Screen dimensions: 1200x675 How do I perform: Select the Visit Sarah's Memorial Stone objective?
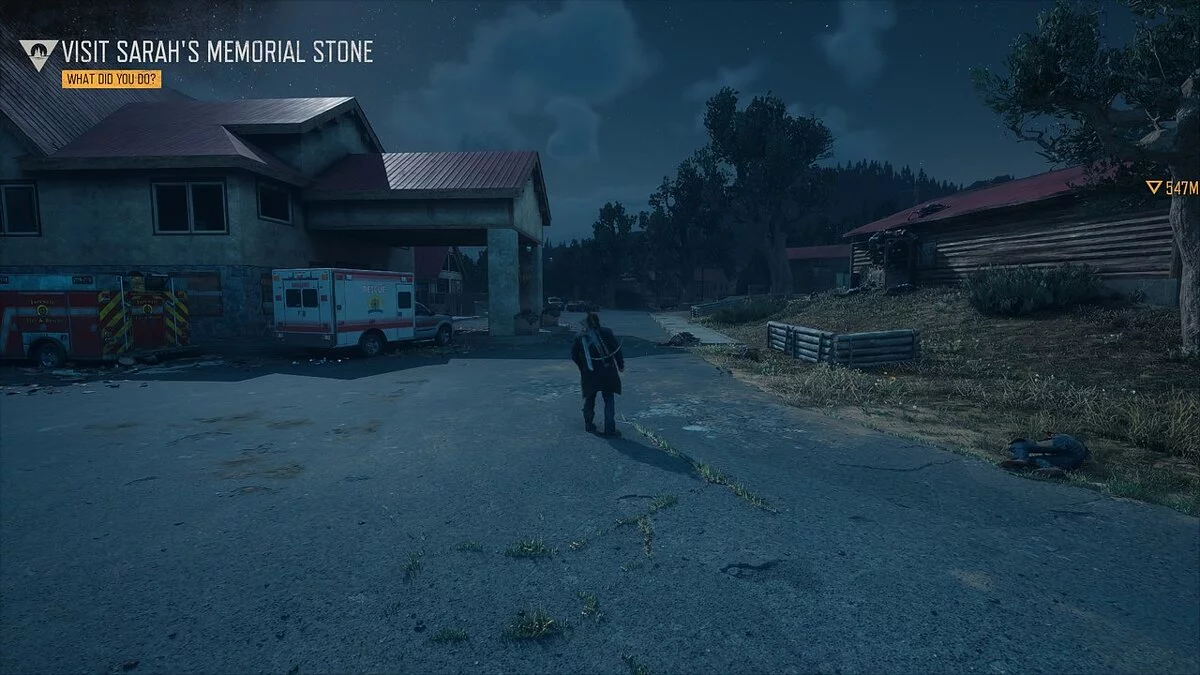coord(217,52)
